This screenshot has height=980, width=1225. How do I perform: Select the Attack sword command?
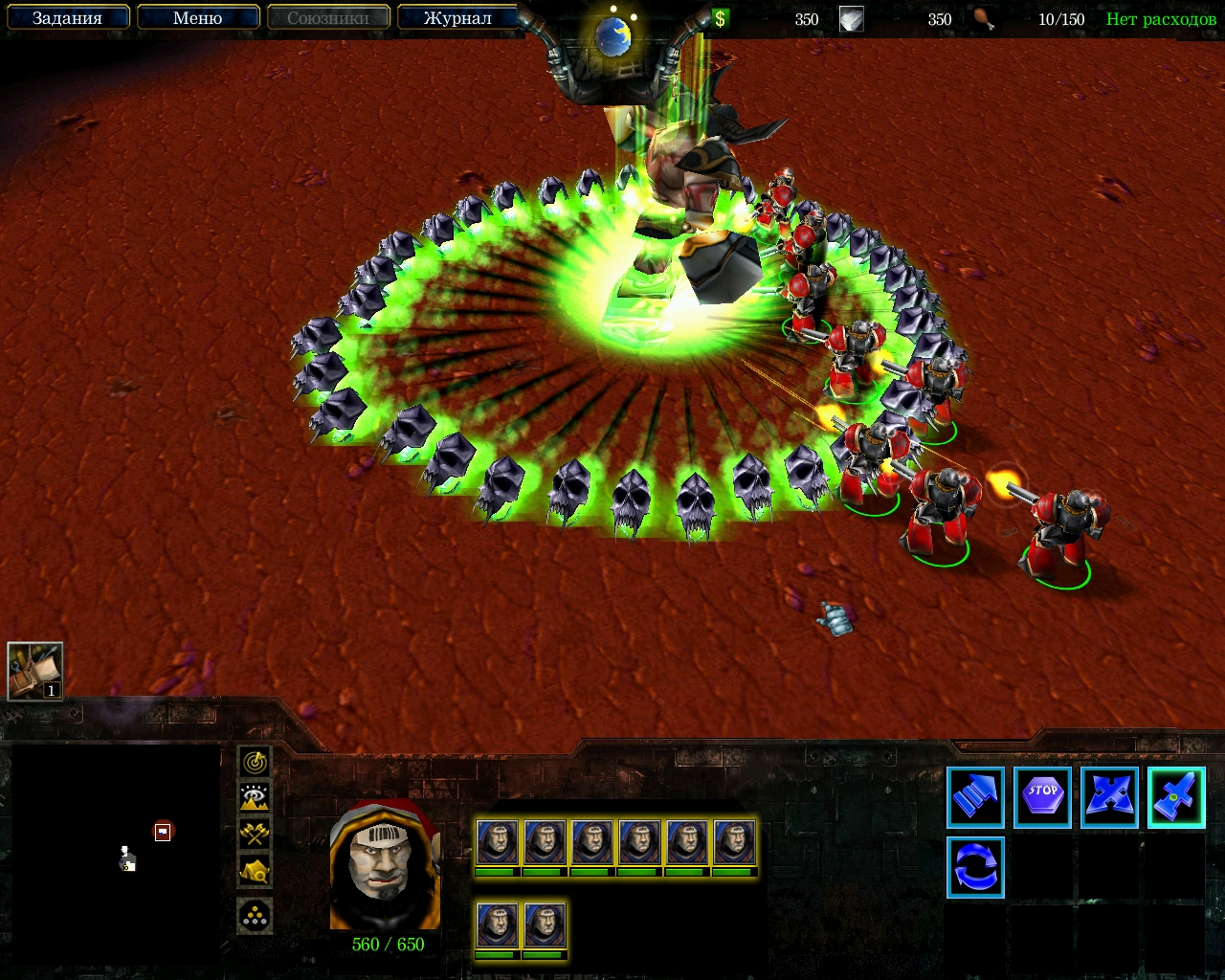1176,797
